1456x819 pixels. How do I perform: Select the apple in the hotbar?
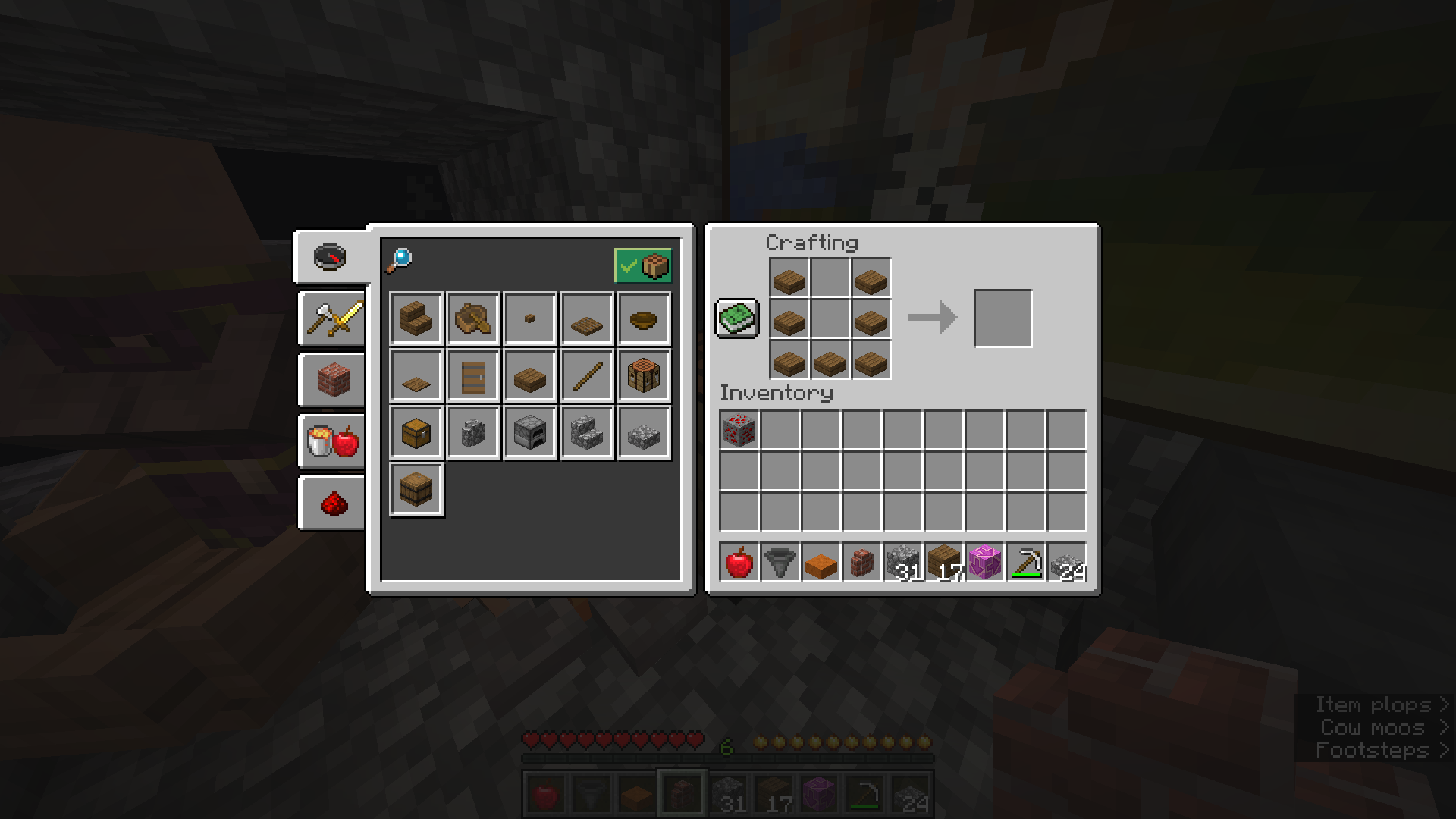pos(739,563)
